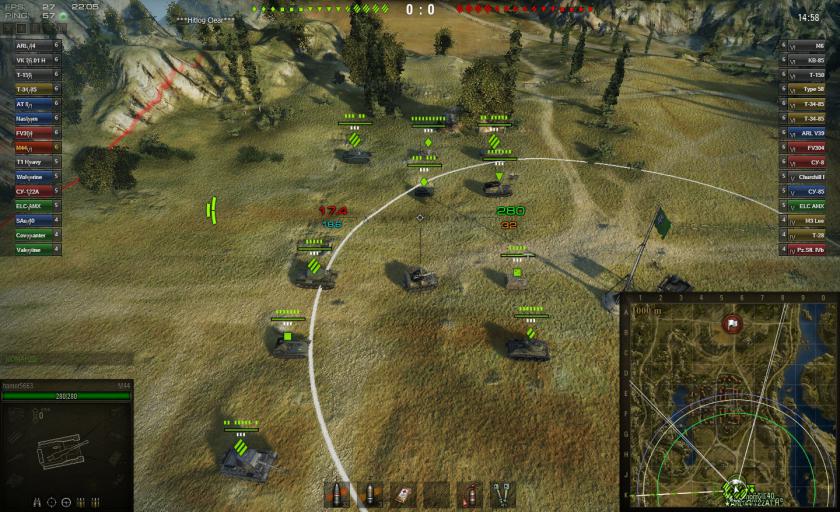Choose the Covenanter ally row
Screen dimensions: 840x512
(x=30, y=235)
